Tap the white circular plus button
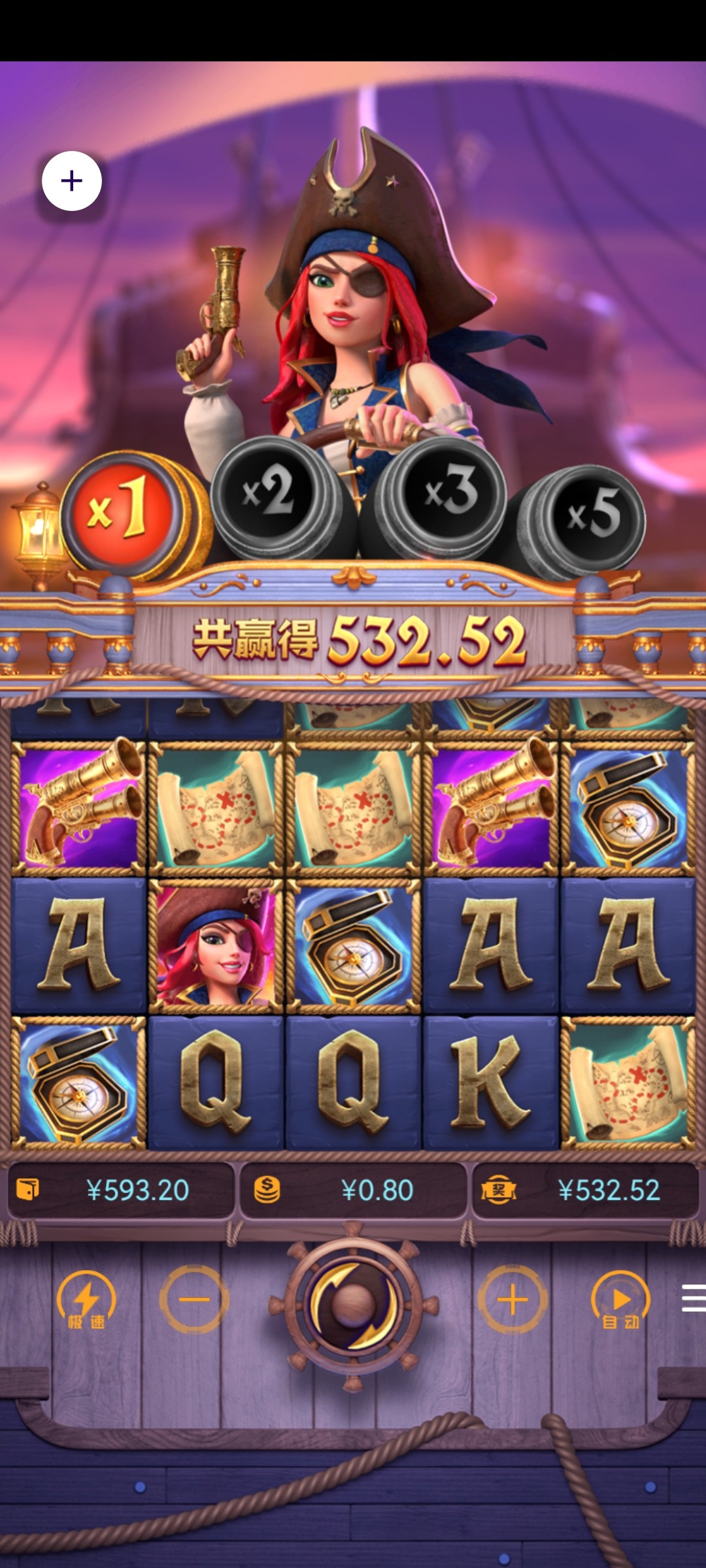706x1568 pixels. point(72,181)
